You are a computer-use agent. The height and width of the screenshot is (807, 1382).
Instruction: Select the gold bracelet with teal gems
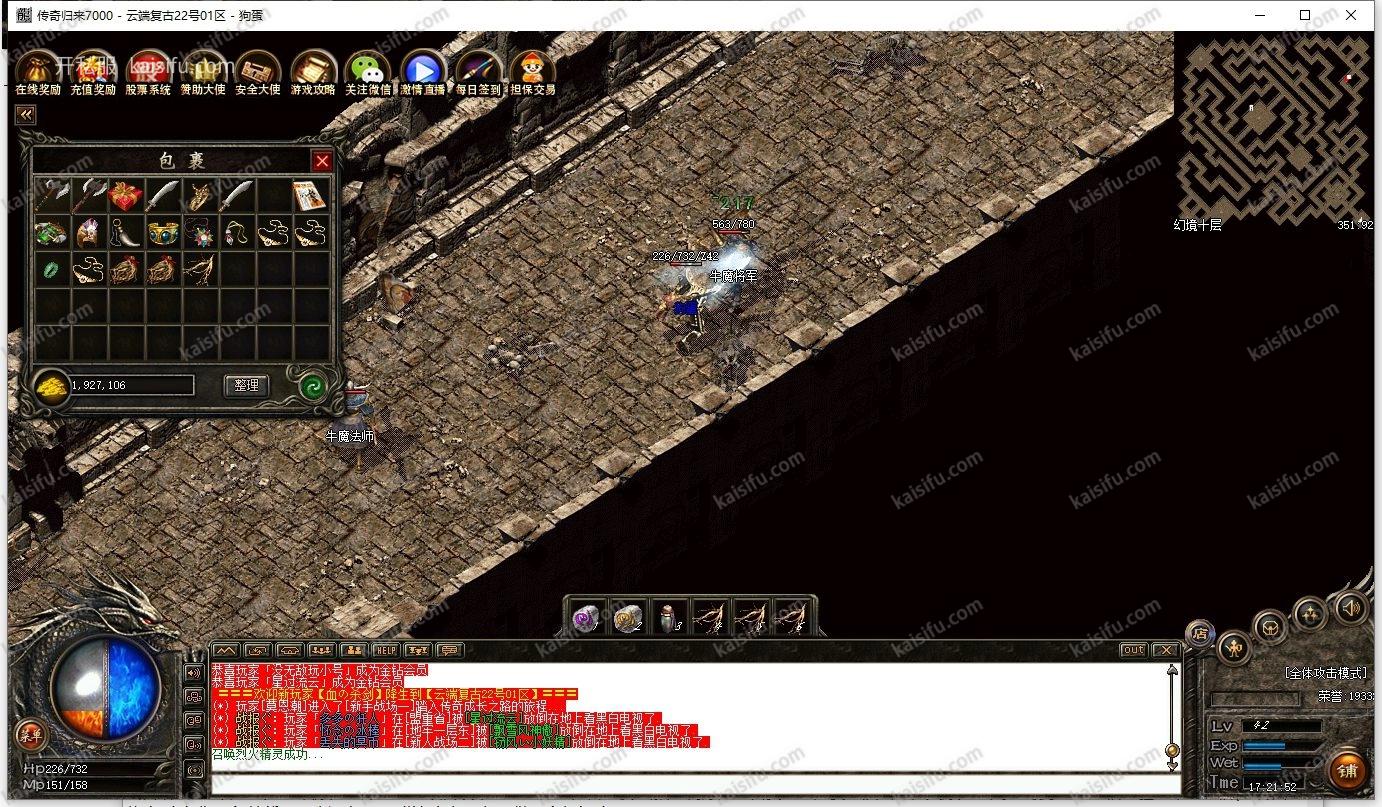point(163,233)
